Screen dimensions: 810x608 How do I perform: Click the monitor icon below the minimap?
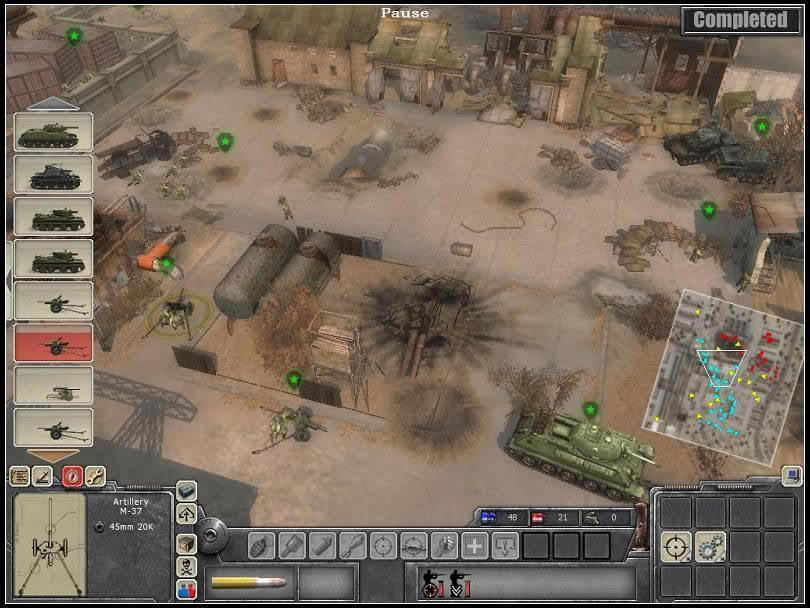point(792,476)
